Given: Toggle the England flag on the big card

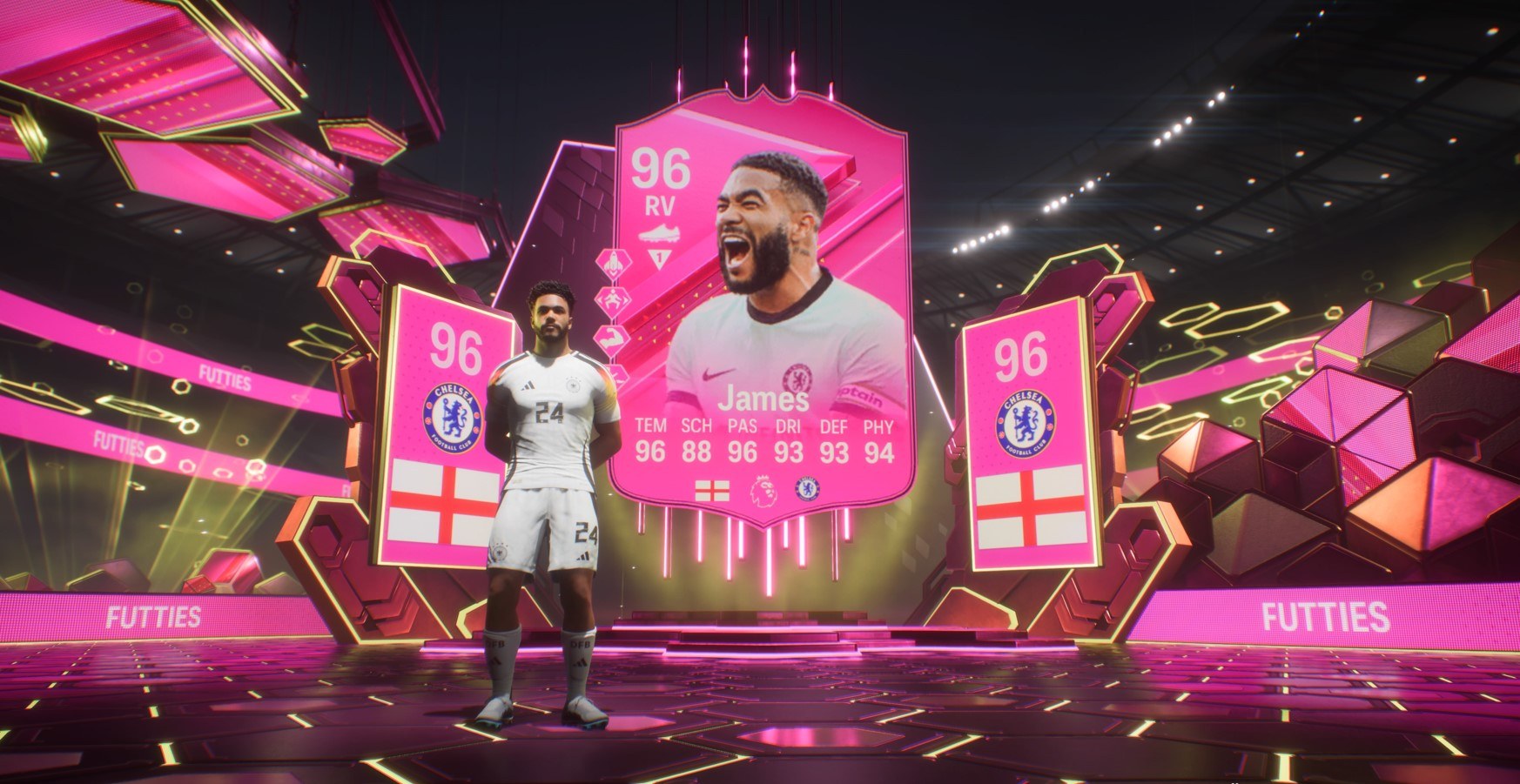Looking at the screenshot, I should [710, 489].
